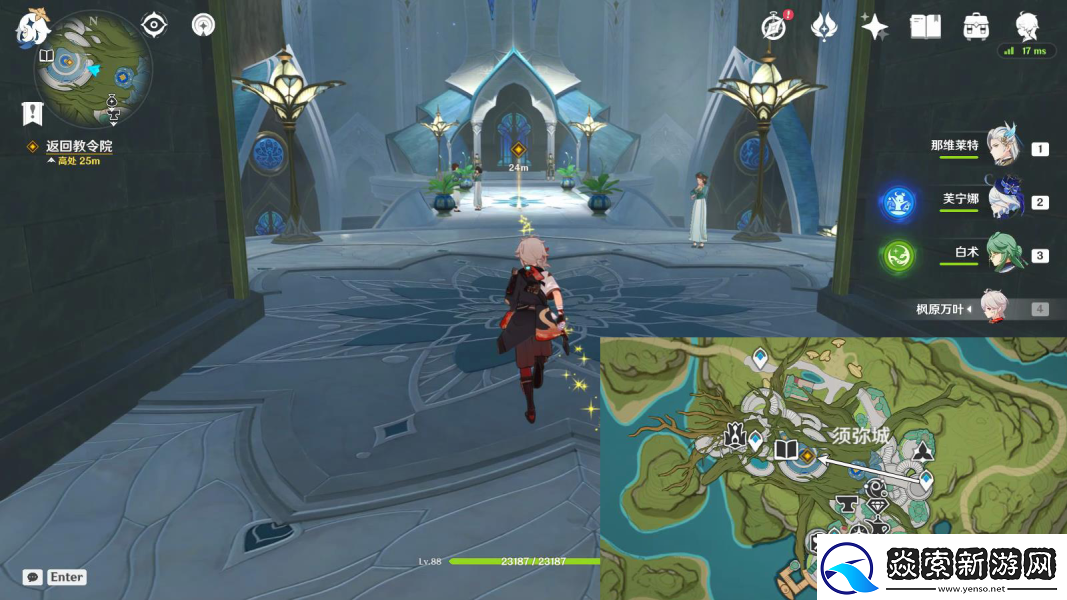The image size is (1067, 600).
Task: Open the chat speech bubble icon
Action: point(33,577)
